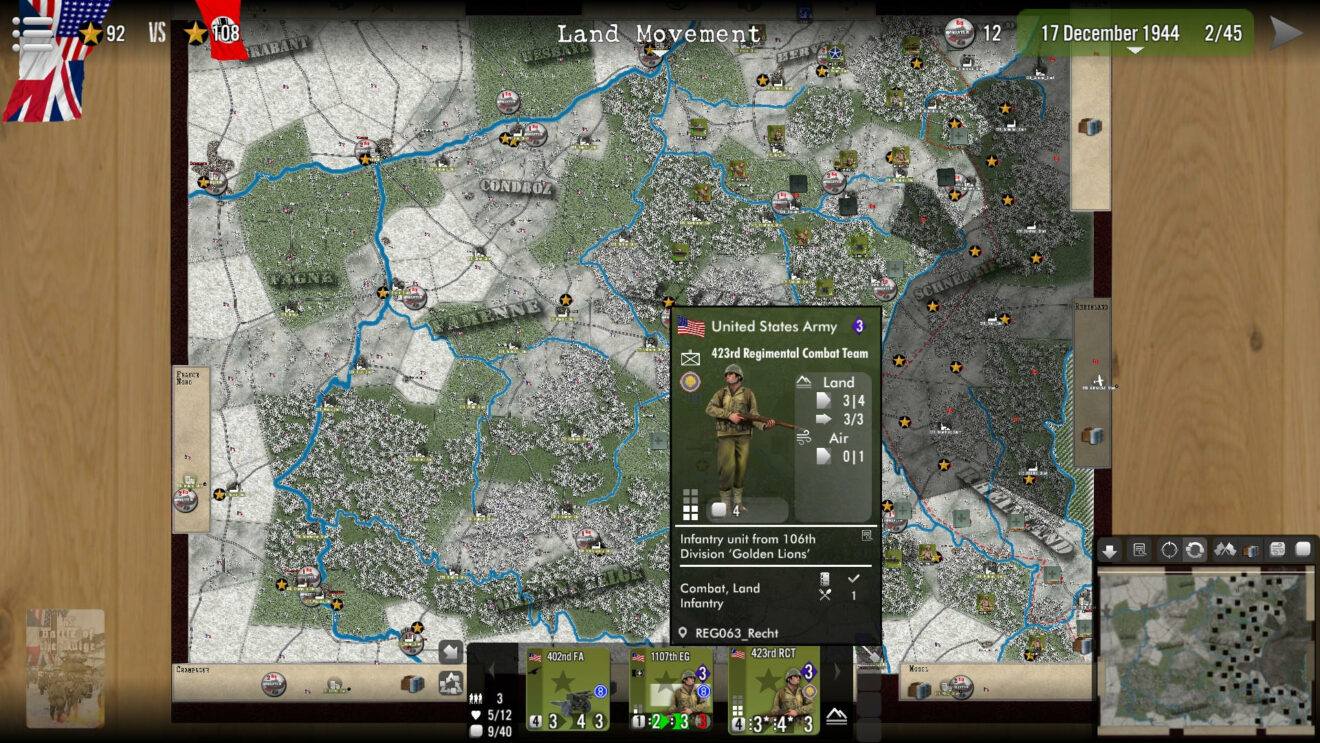Viewport: 1320px width, 743px height.
Task: Open the rulebook icon in the toolbar
Action: (x=1250, y=551)
